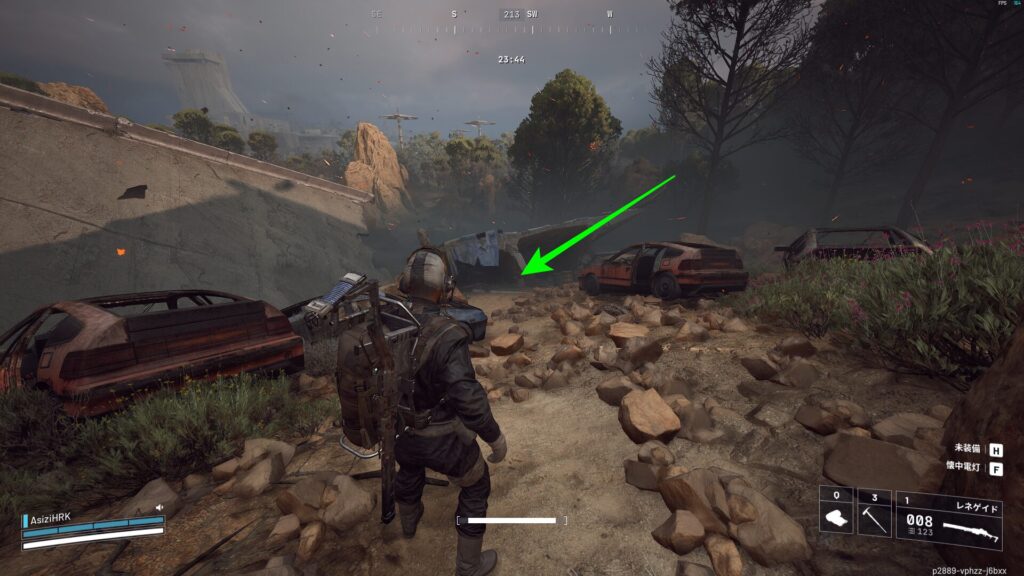Select the bandage item slot

(x=836, y=512)
